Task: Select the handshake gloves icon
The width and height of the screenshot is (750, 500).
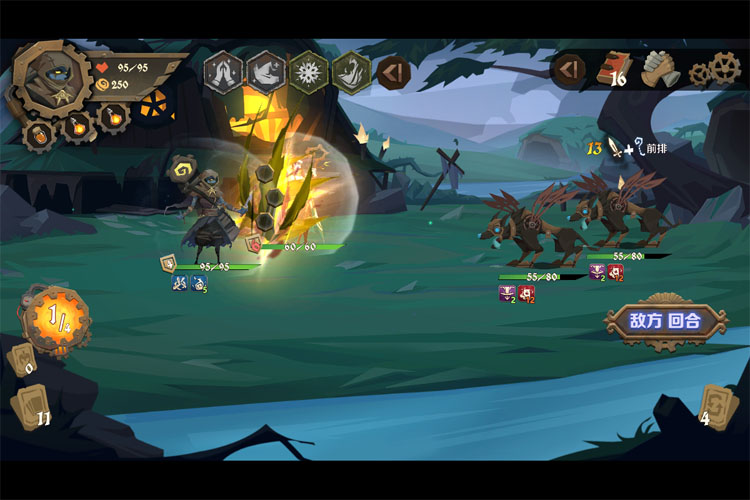Action: point(659,69)
